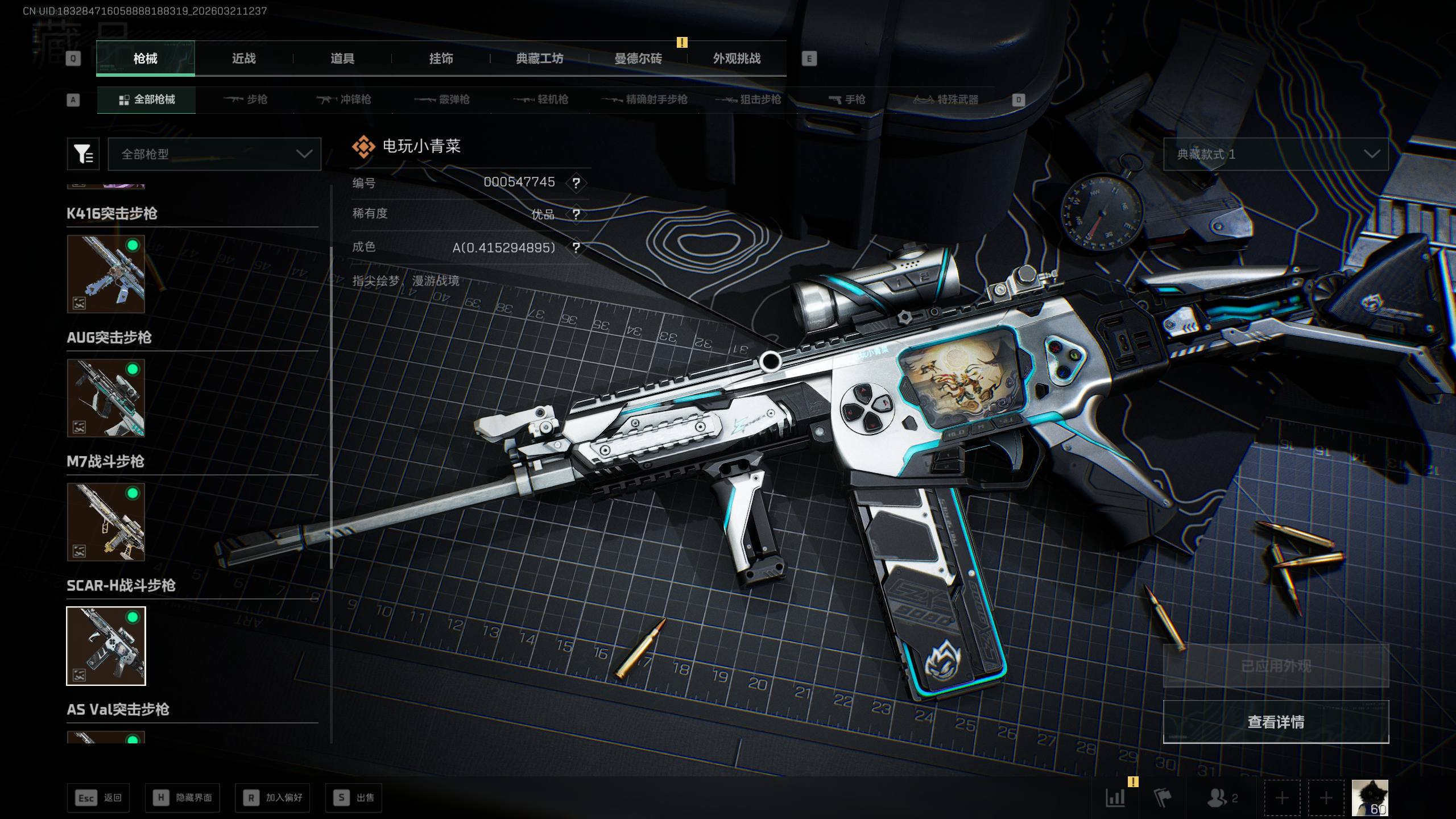Open the 典藏工坊 workshop tab
The width and height of the screenshot is (1456, 819).
point(539,59)
